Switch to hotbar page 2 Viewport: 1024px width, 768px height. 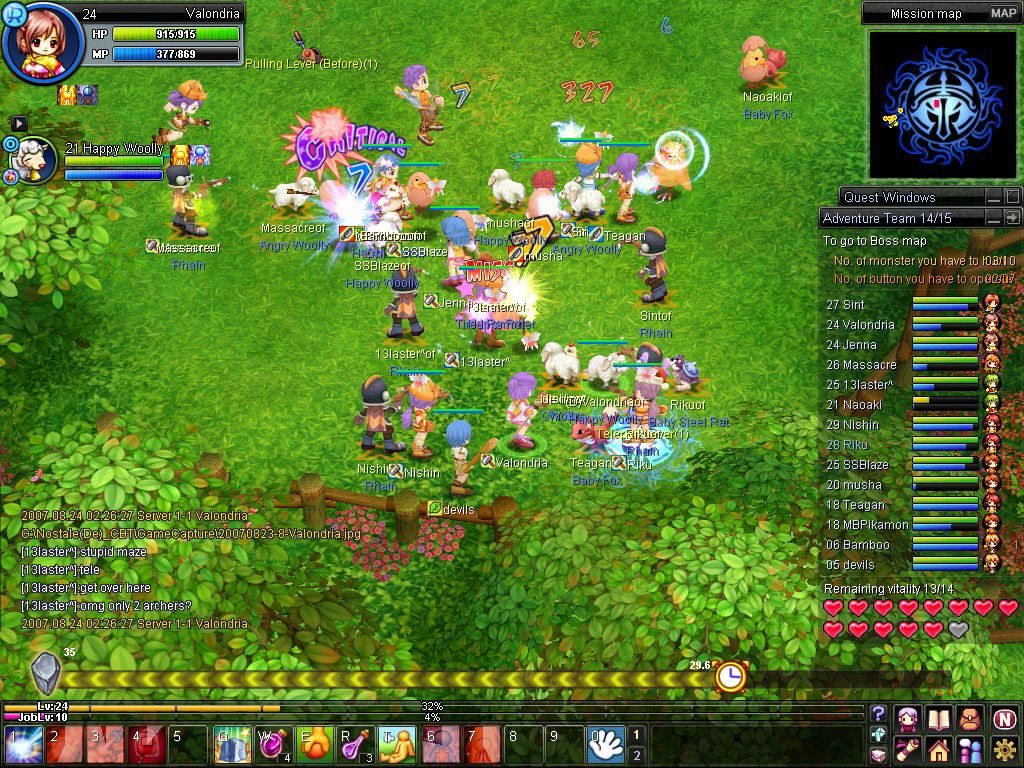click(x=637, y=755)
